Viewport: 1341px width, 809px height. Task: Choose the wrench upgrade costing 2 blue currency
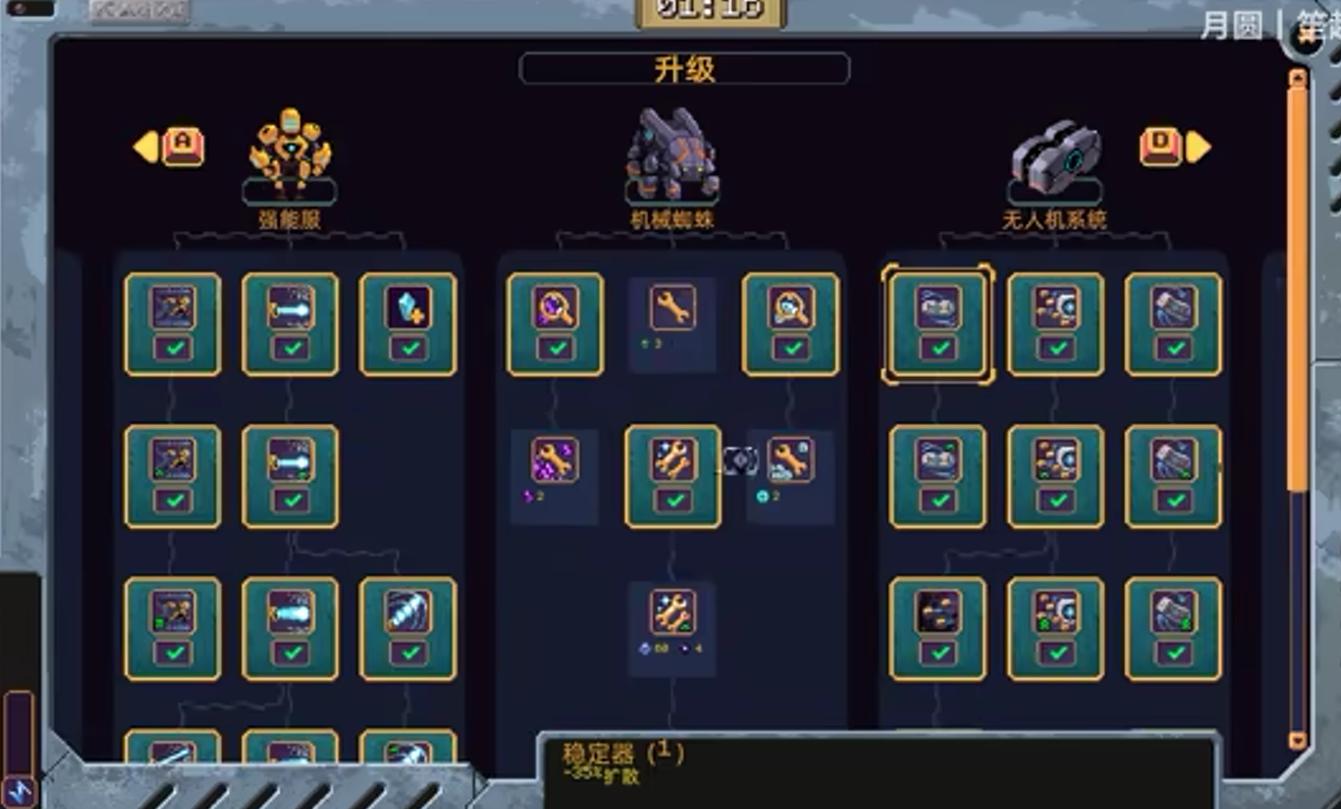click(x=790, y=460)
